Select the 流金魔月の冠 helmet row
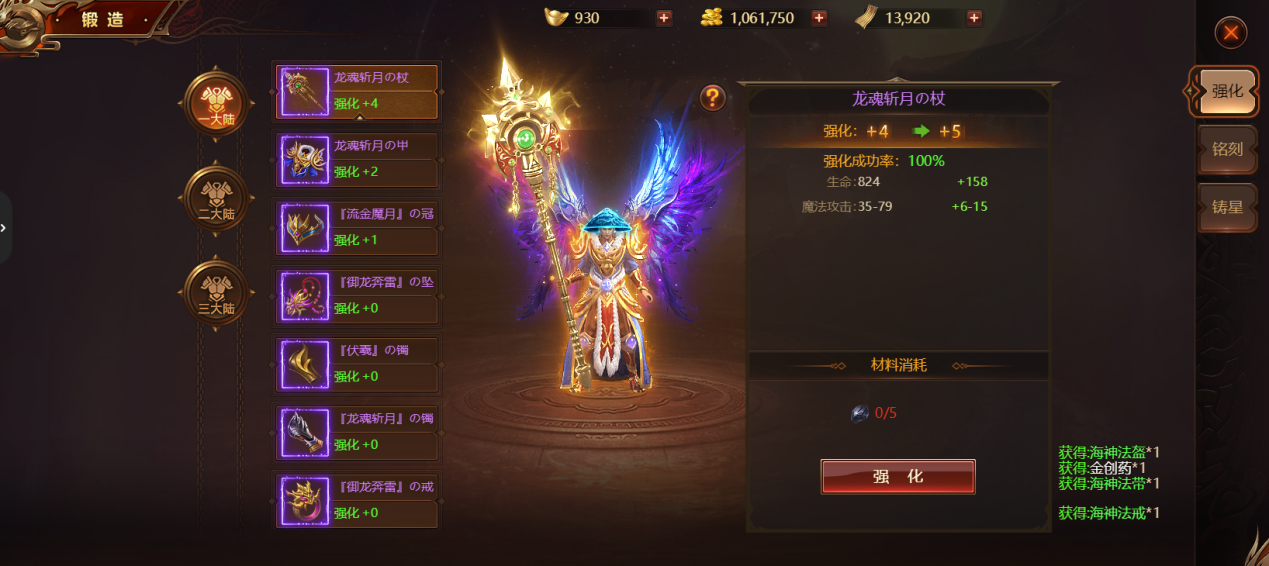The image size is (1269, 566). point(357,228)
